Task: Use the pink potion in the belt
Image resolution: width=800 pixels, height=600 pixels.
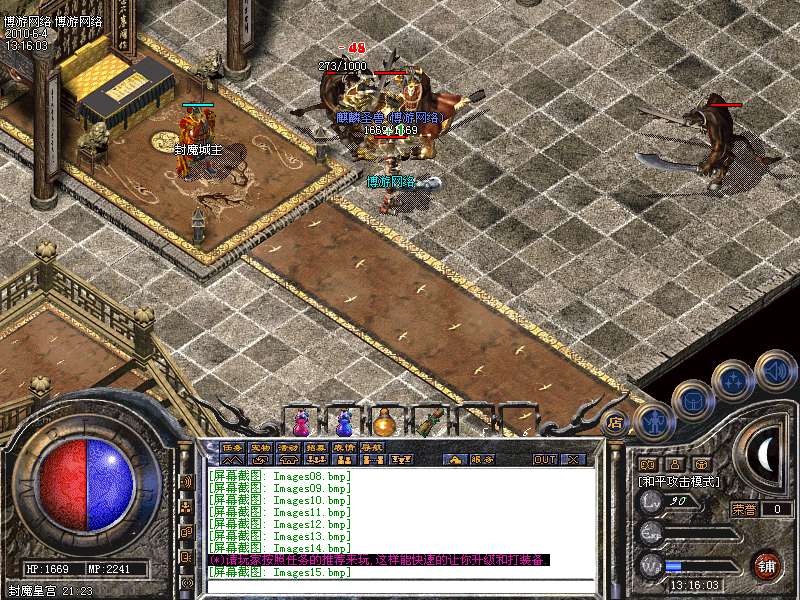Action: coord(302,420)
